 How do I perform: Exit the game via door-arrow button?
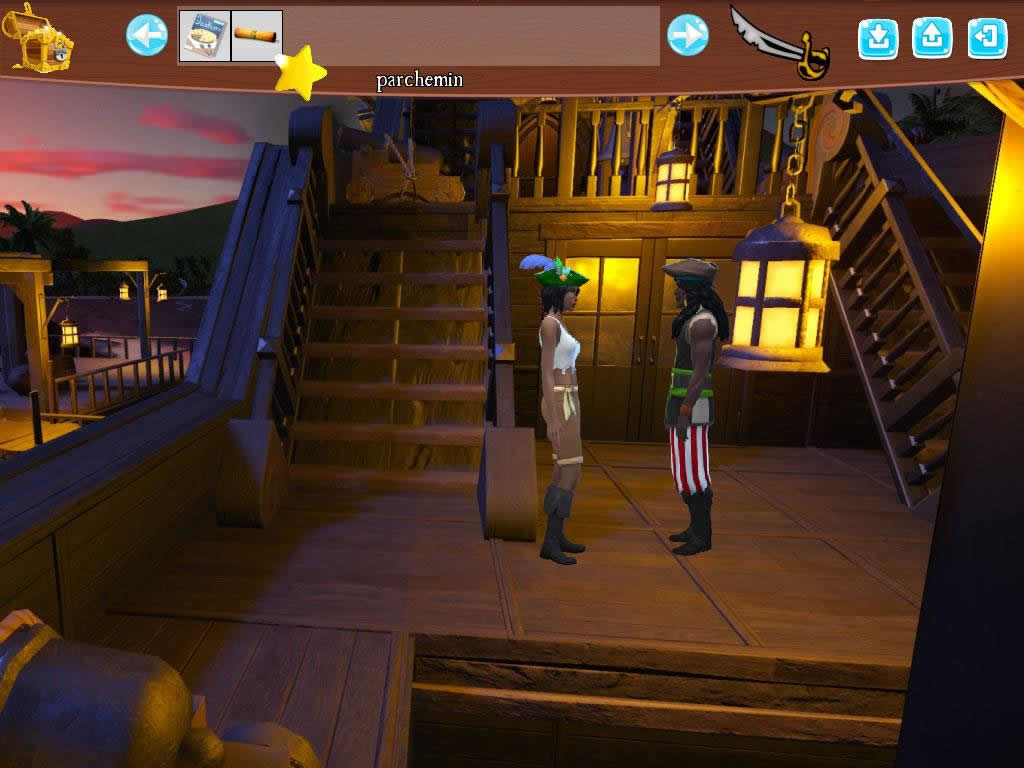[x=987, y=38]
